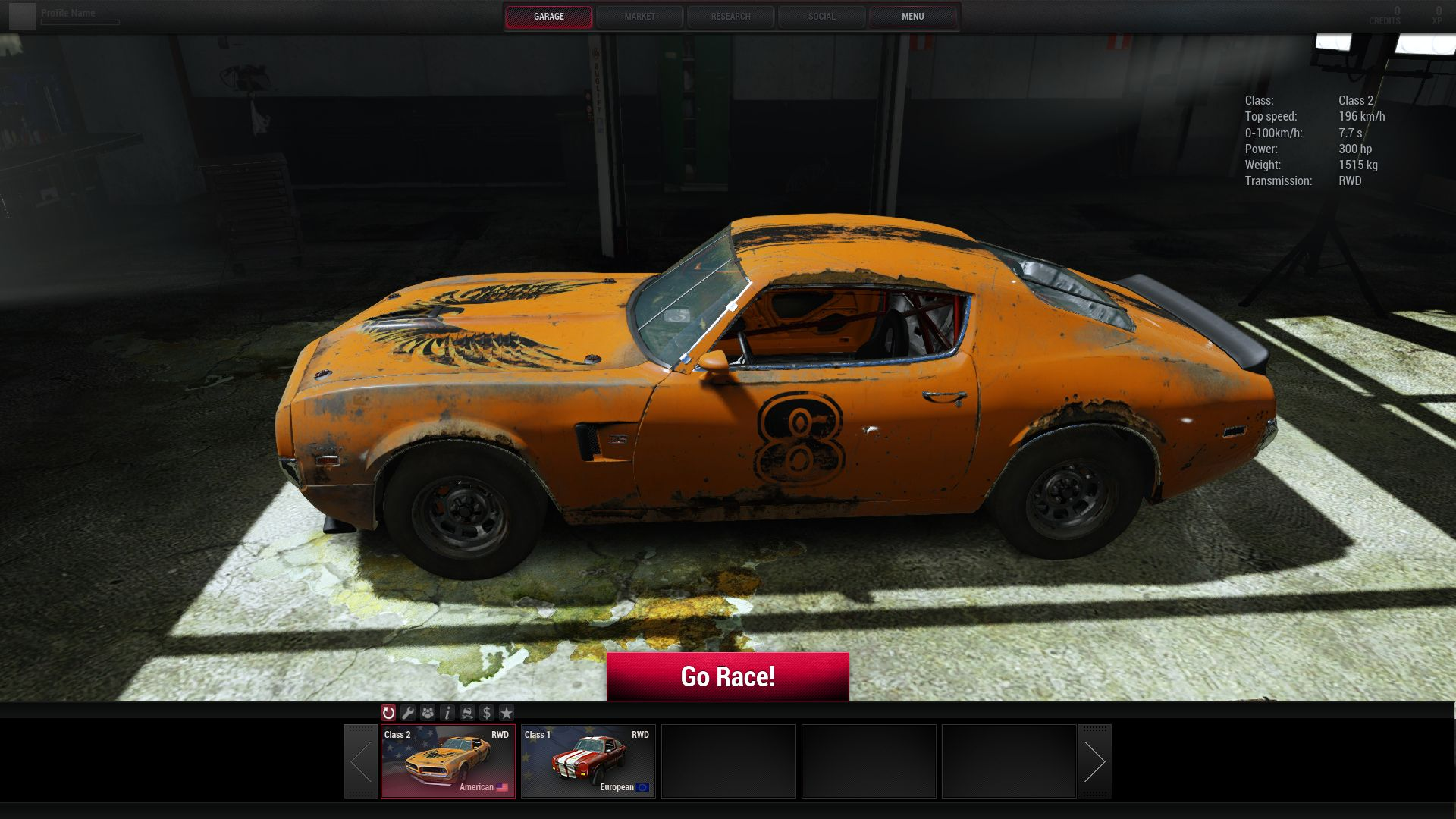Go to the Research tab
The image size is (1456, 819).
[730, 17]
